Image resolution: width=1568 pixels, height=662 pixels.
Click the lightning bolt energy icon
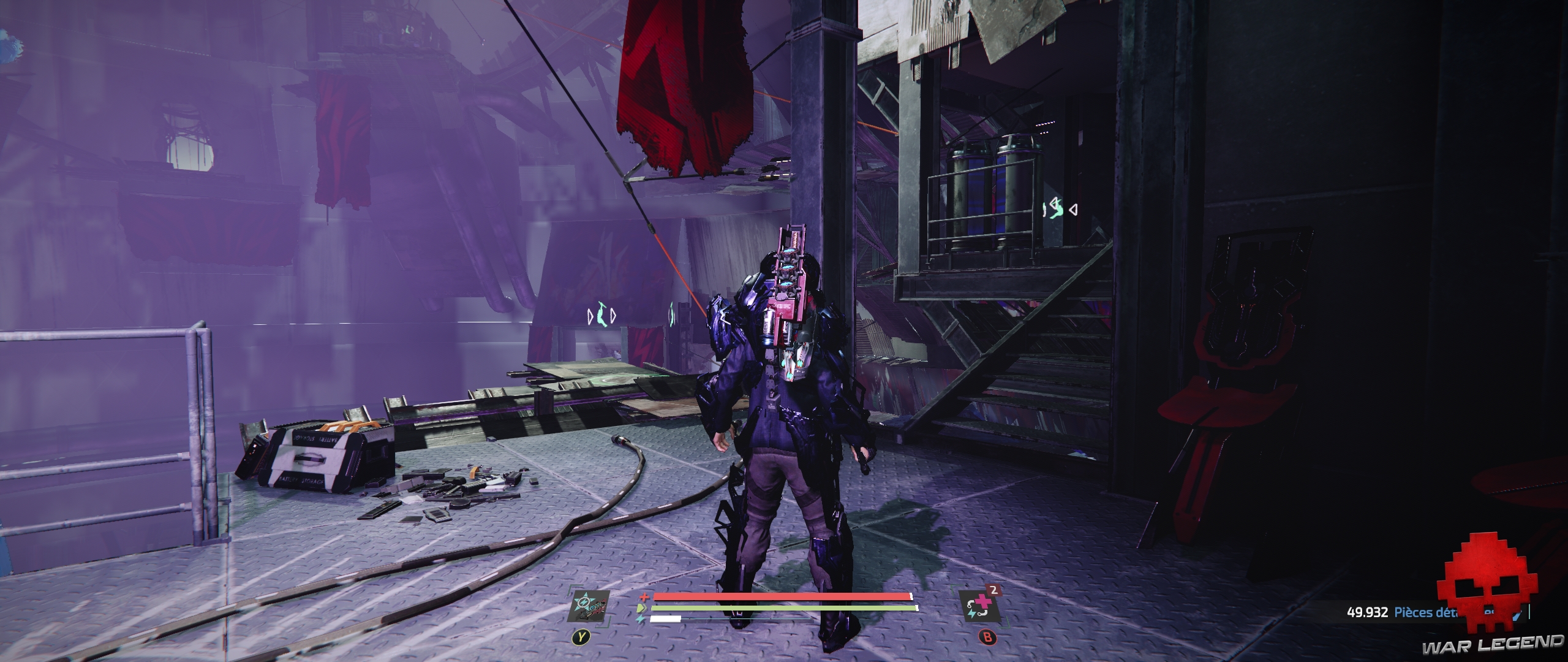coord(641,618)
